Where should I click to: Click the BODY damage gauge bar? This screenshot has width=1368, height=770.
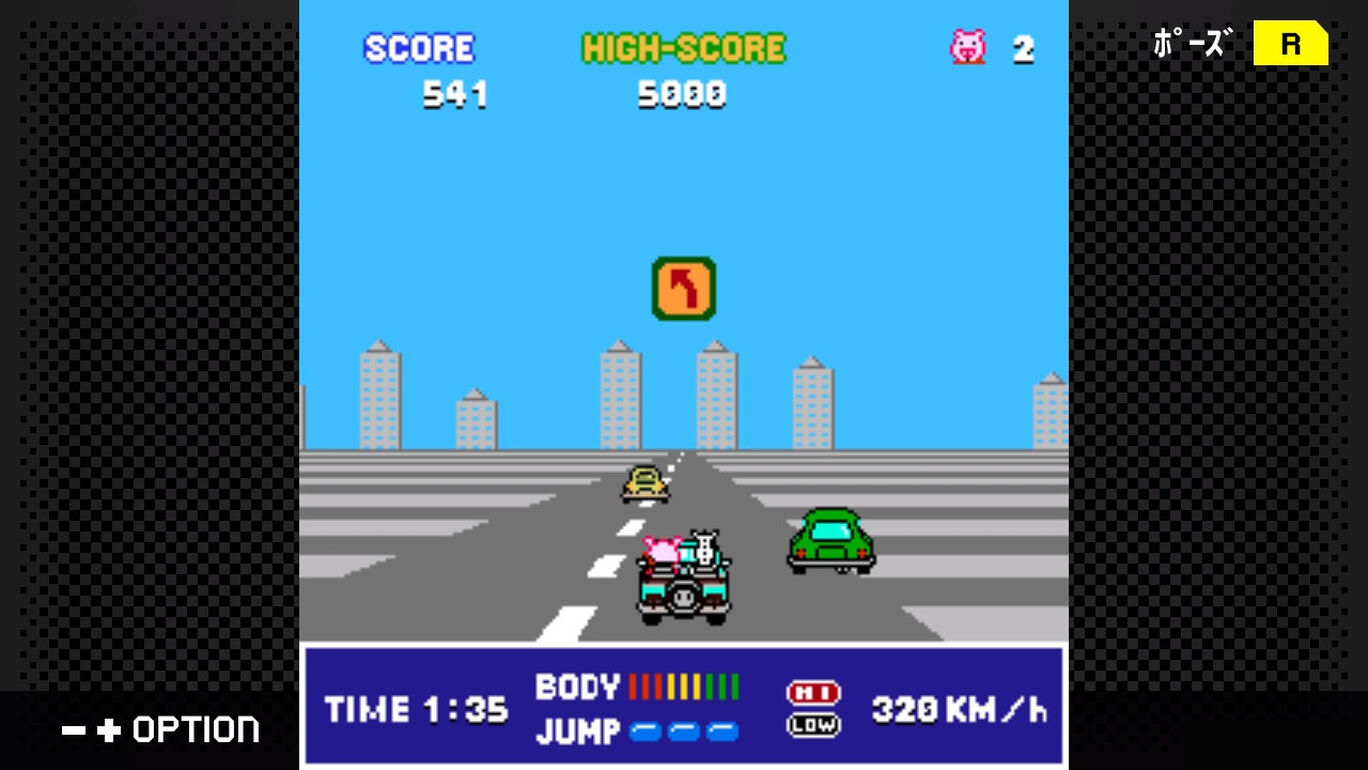click(x=683, y=685)
